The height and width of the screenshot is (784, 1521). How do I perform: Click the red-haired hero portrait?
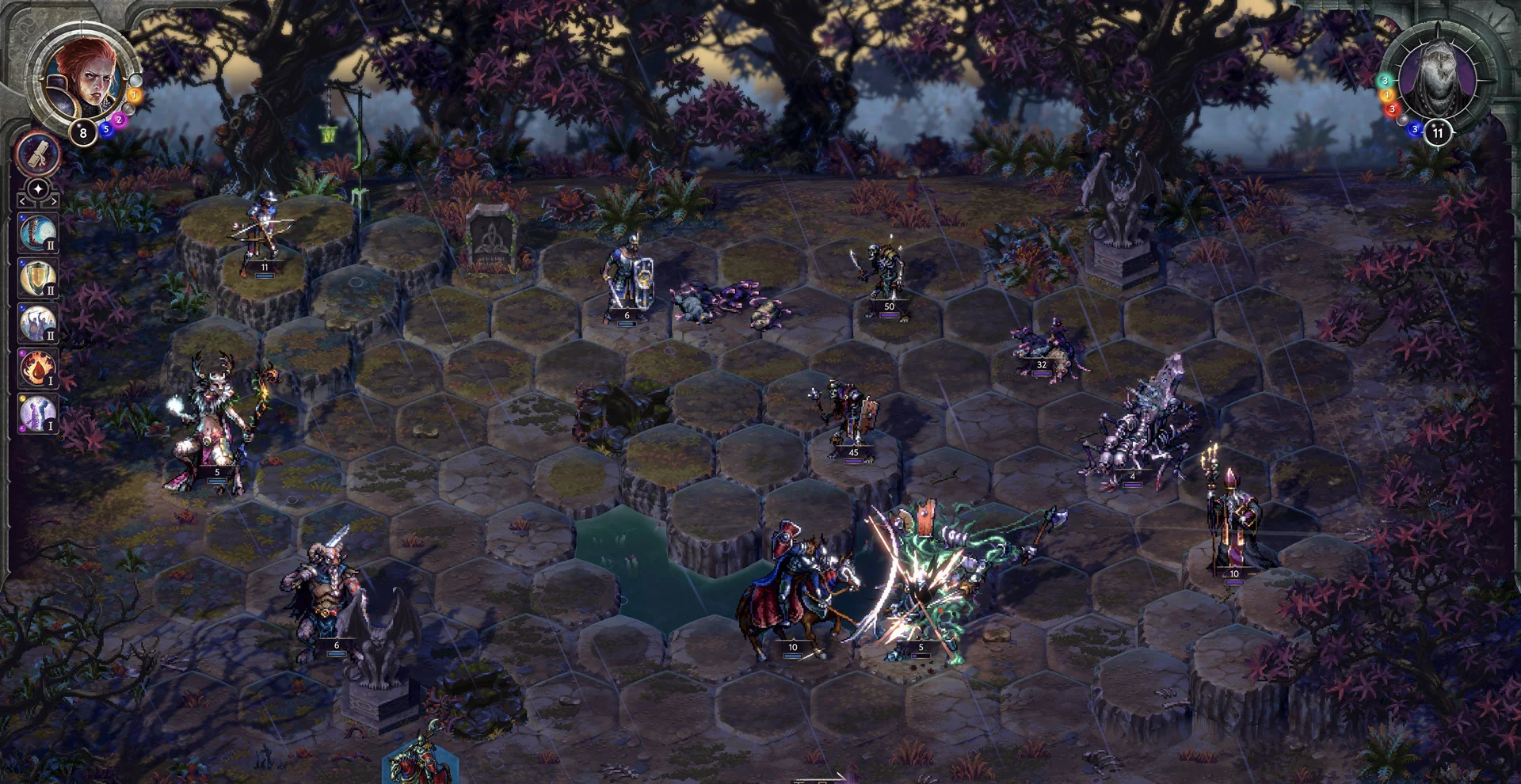(83, 77)
